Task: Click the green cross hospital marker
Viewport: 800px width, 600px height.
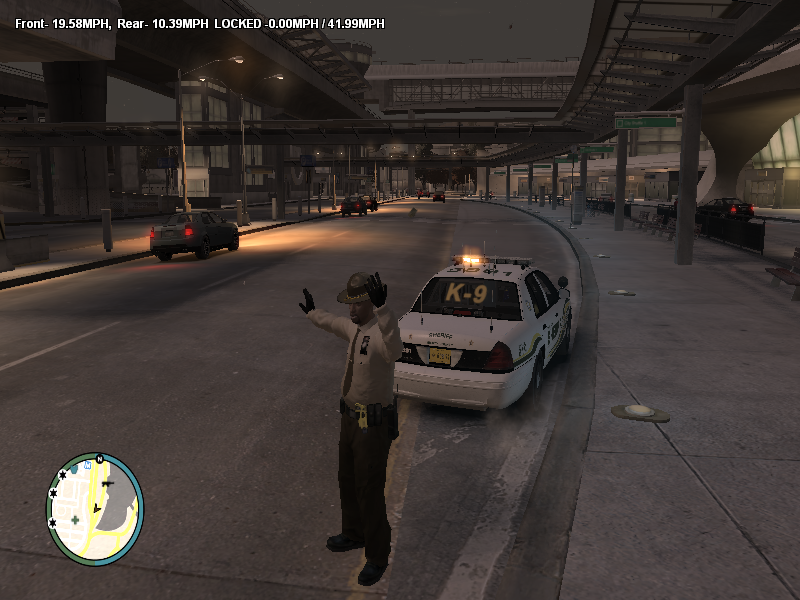Action: [x=75, y=520]
